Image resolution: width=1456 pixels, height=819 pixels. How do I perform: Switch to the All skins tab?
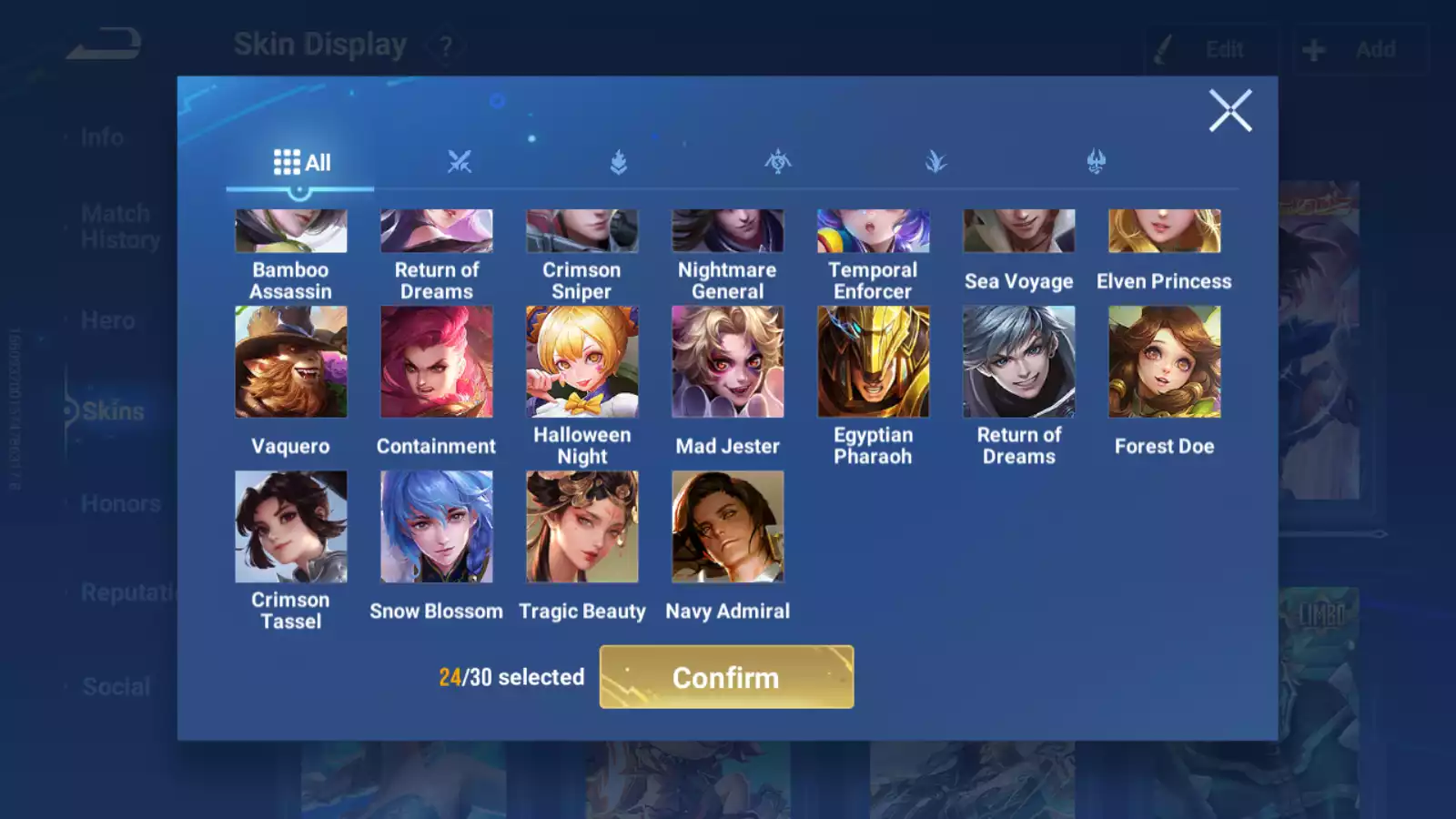coord(301,163)
